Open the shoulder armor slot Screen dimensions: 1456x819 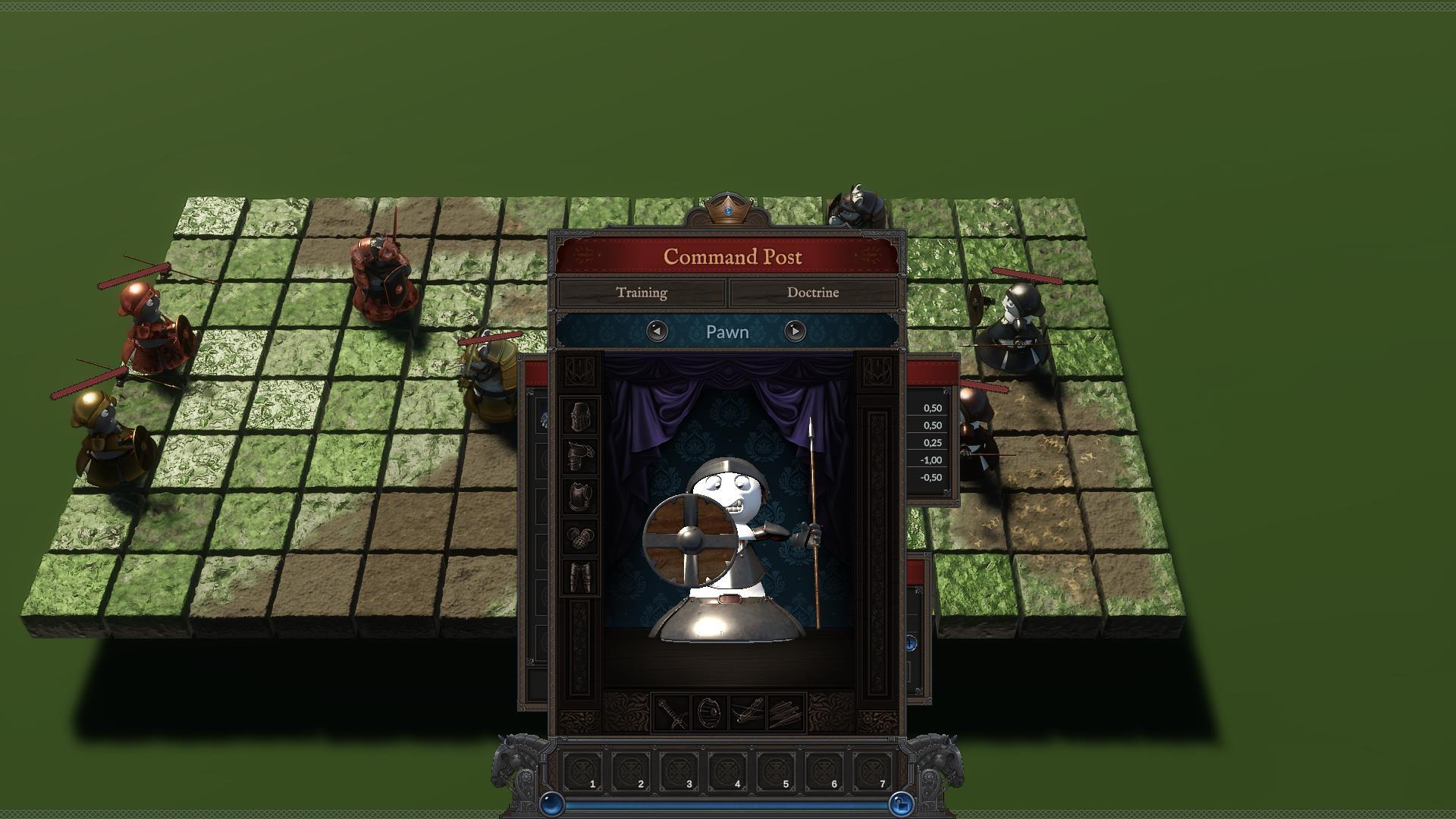coord(579,455)
